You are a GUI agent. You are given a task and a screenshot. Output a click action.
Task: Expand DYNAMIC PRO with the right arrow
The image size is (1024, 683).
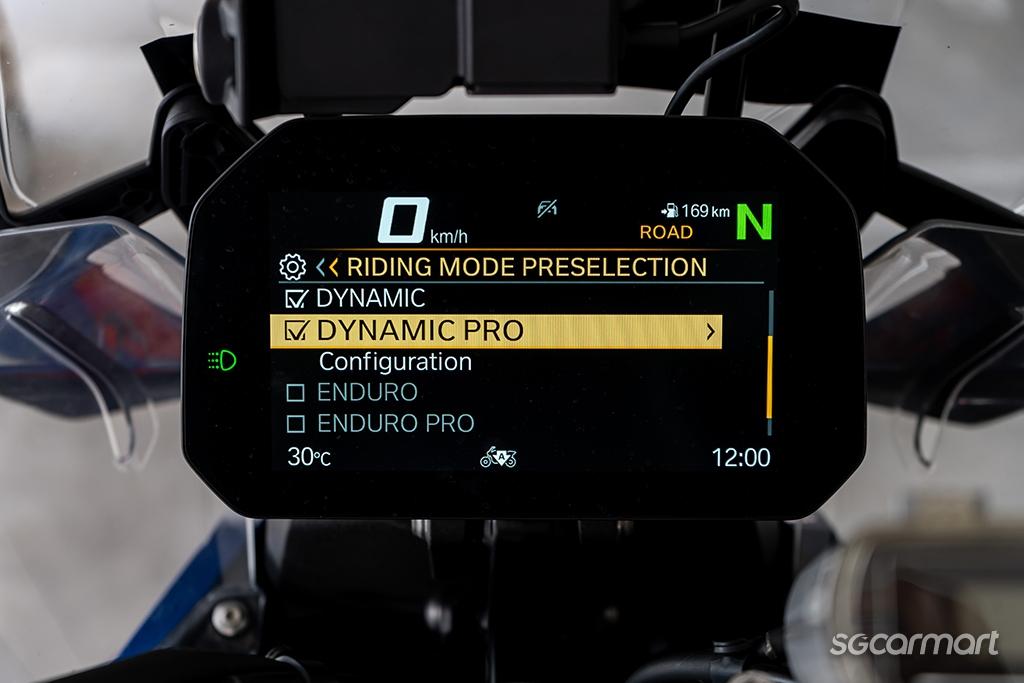[710, 332]
